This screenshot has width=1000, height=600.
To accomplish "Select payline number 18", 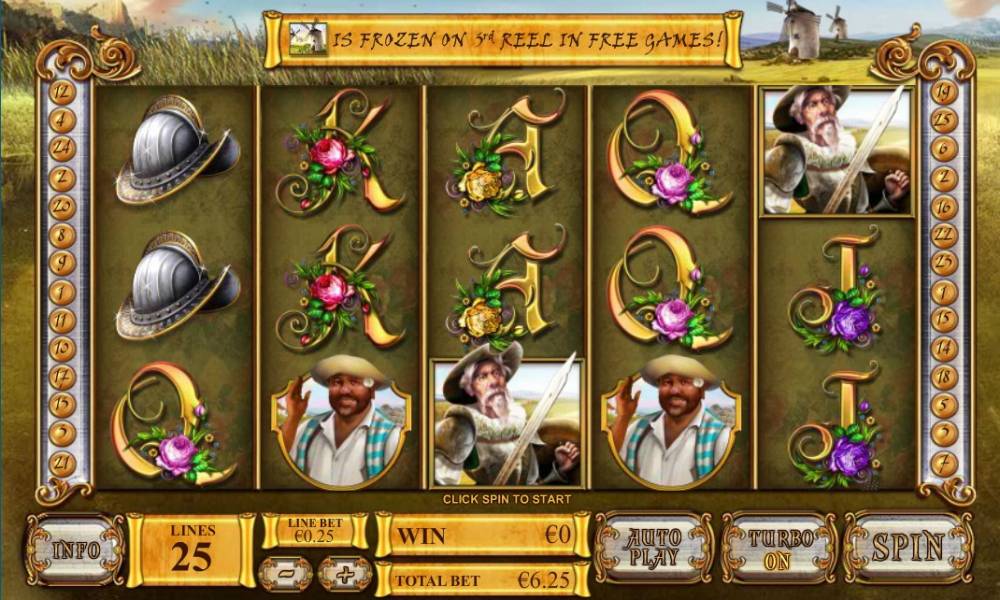I will tap(943, 377).
